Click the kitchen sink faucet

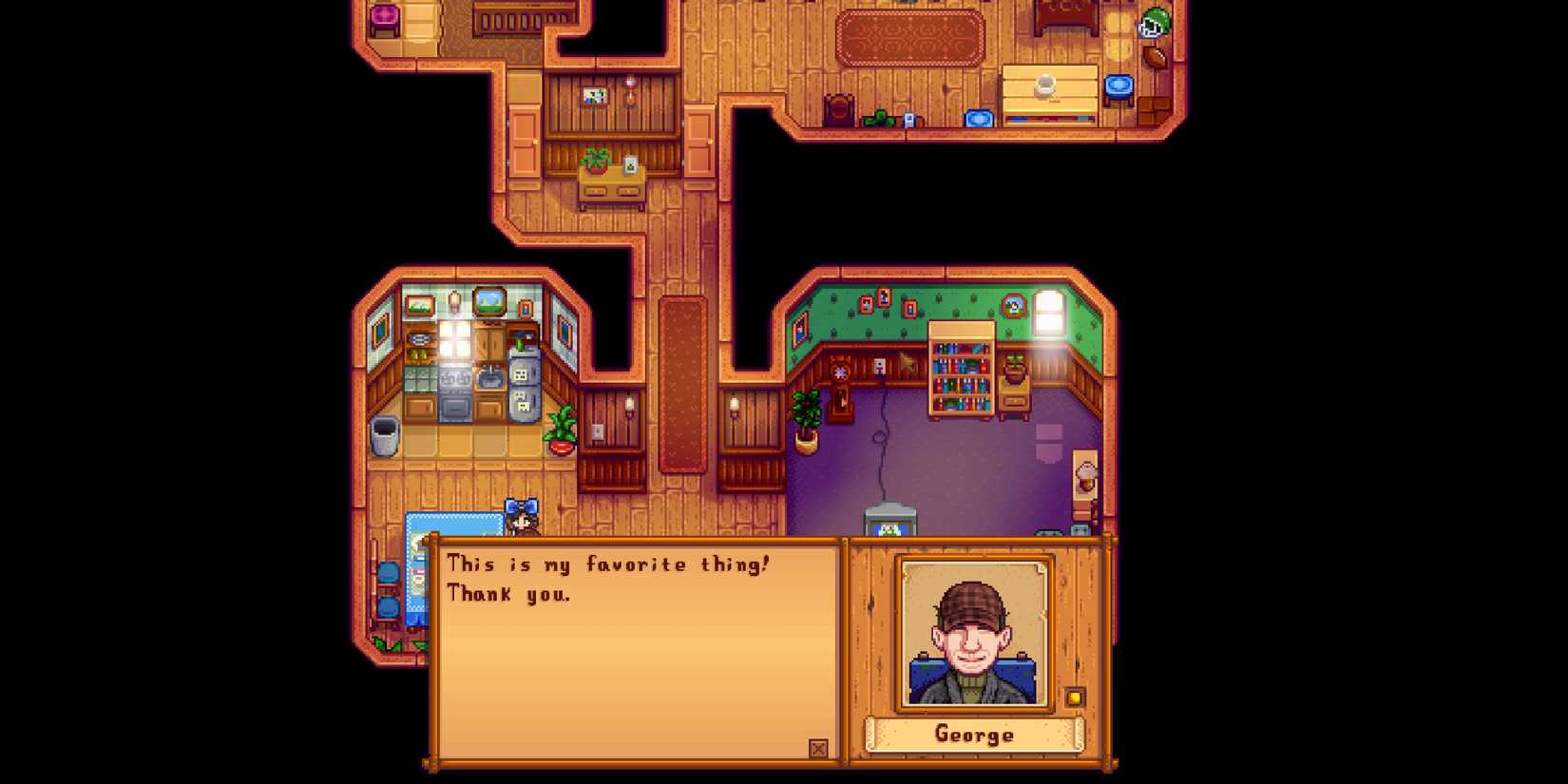(490, 371)
